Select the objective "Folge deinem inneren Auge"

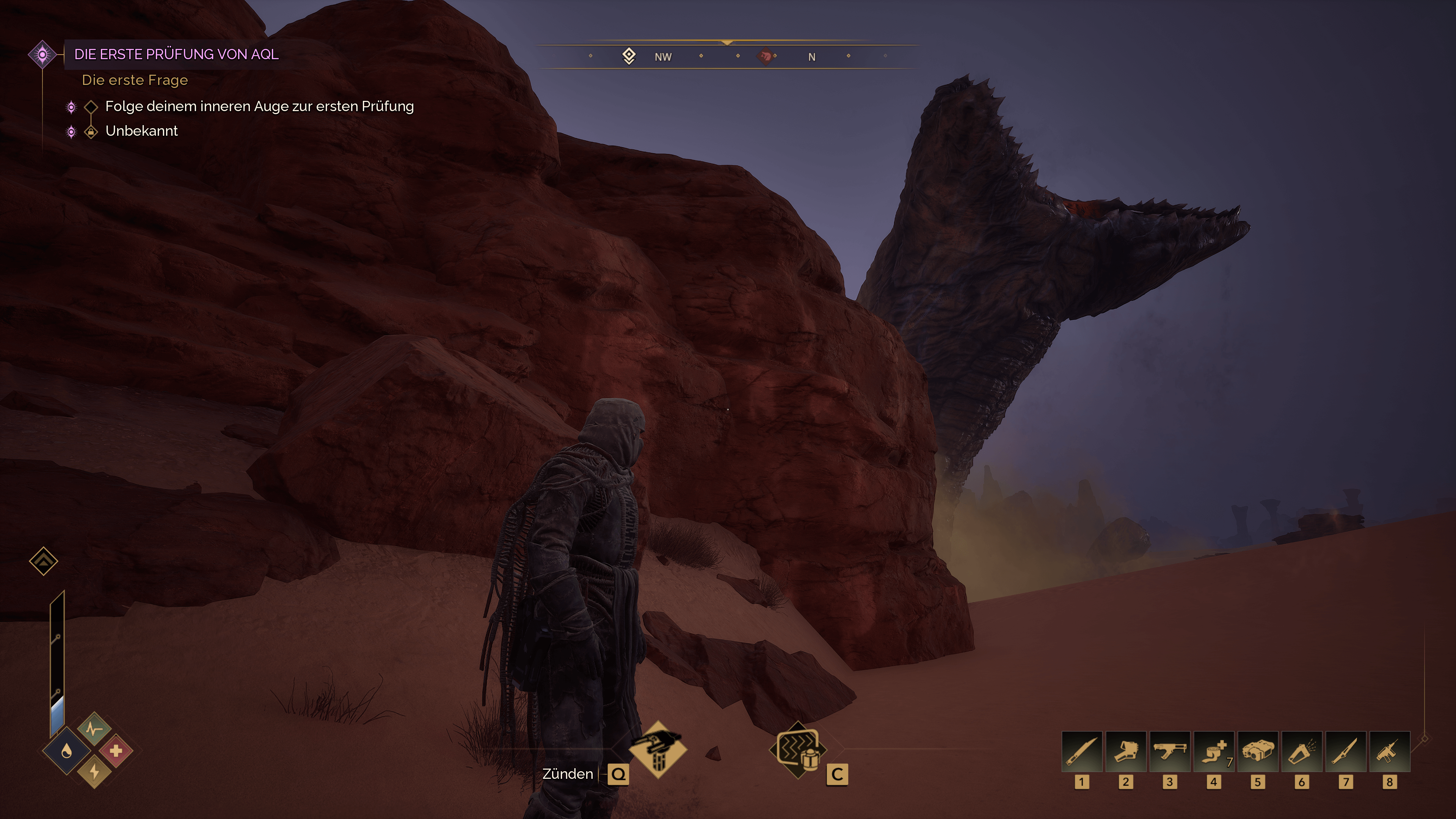click(259, 106)
